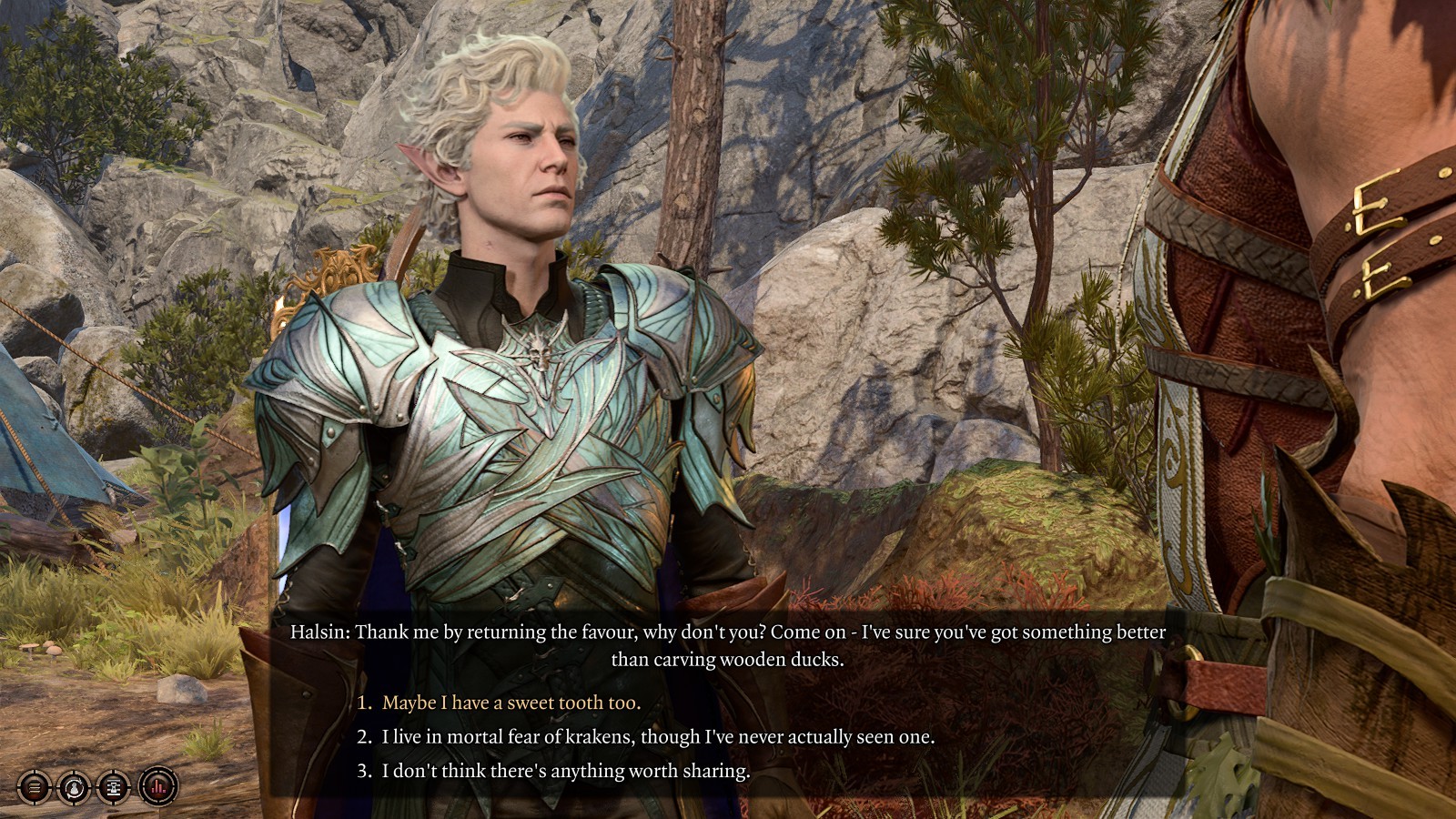
Task: Click the character swap icon with circular arrows
Action: tap(74, 786)
